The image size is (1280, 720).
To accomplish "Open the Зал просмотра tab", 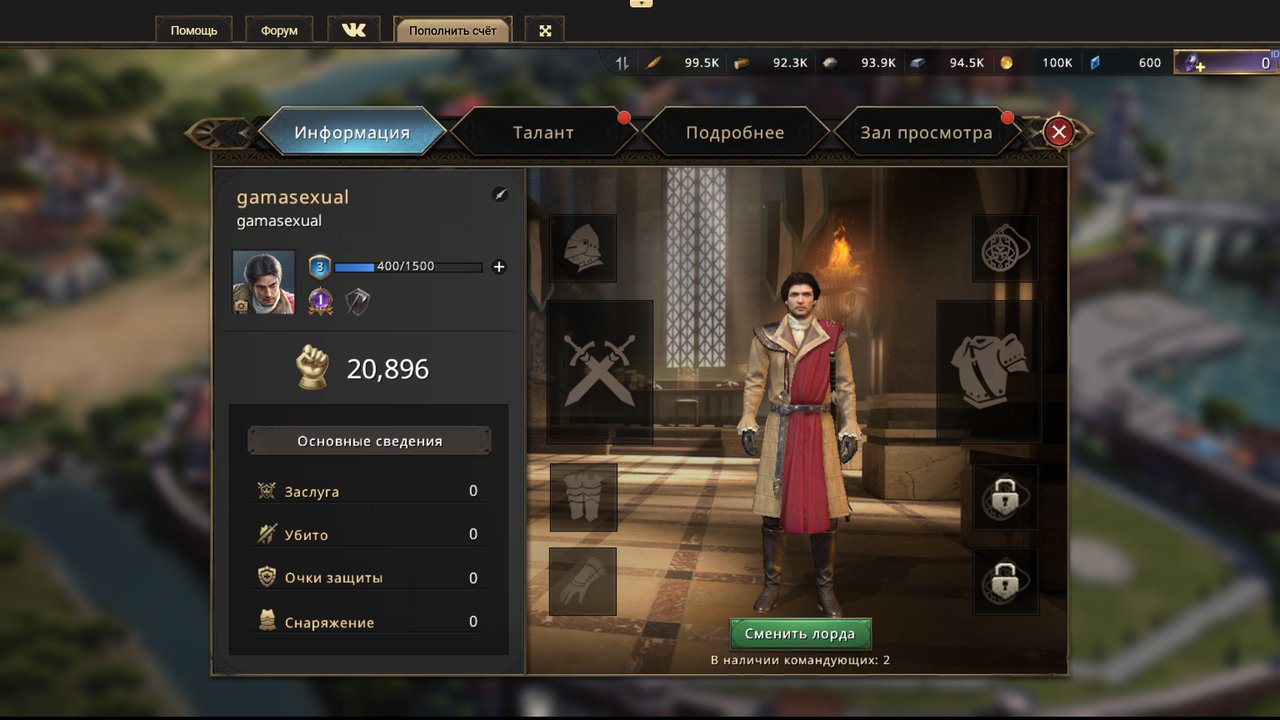I will click(926, 132).
